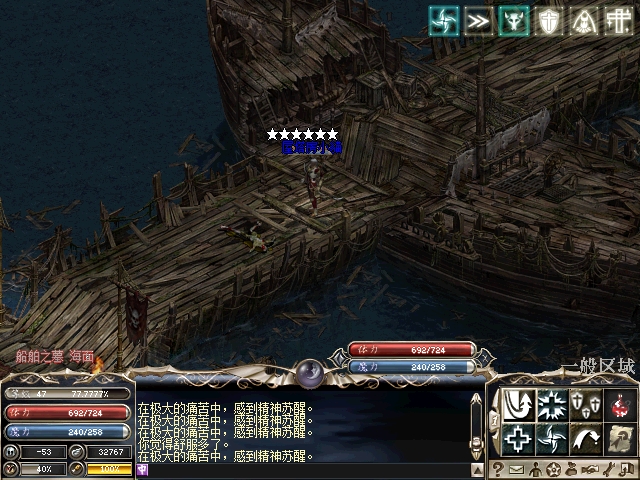Use the spinning blades skill in hotbar
Viewport: 640px width, 480px height.
[x=551, y=438]
